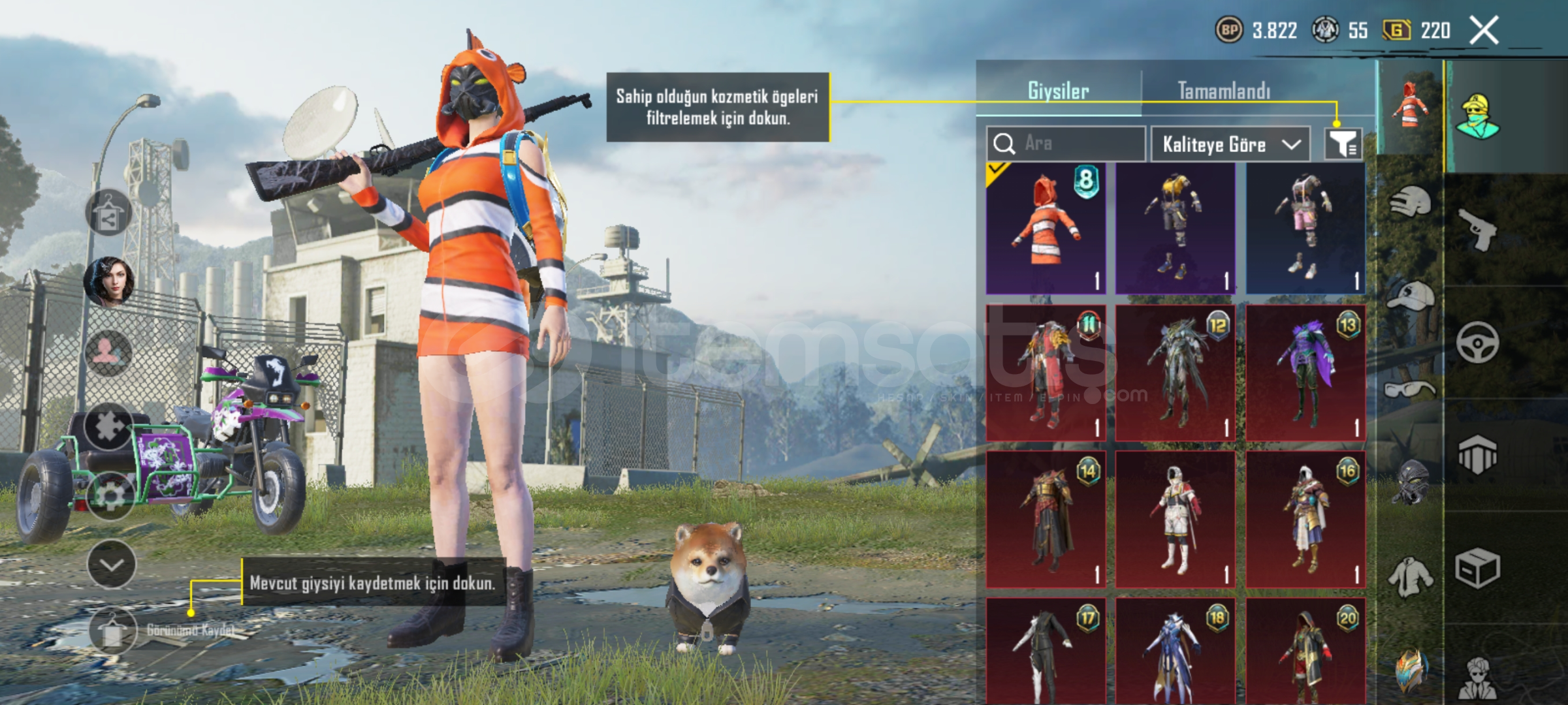This screenshot has height=705, width=1568.
Task: Choose the yellow and black outfit tile
Action: pyautogui.click(x=1176, y=228)
